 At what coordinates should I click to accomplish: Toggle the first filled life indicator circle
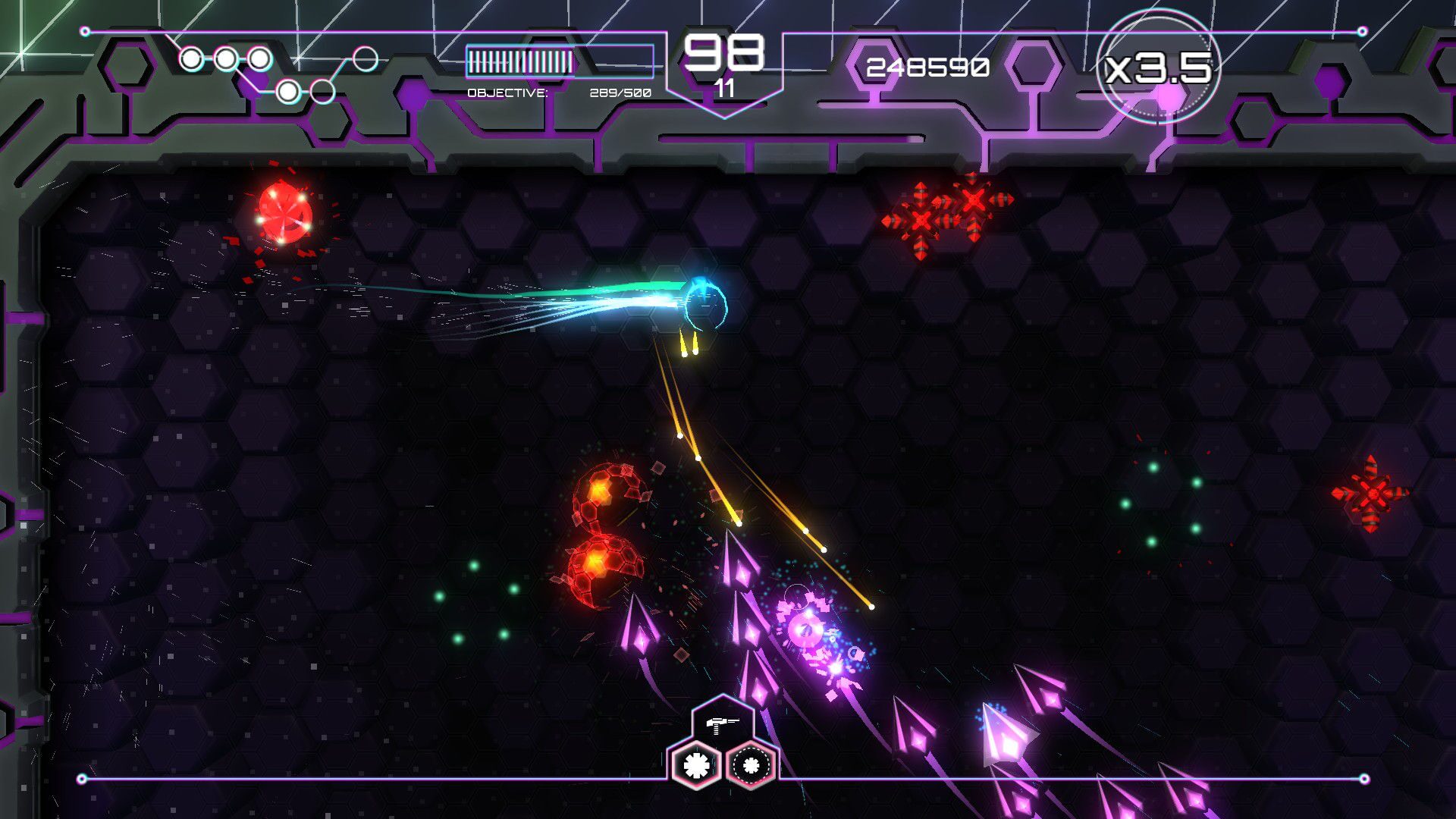190,57
